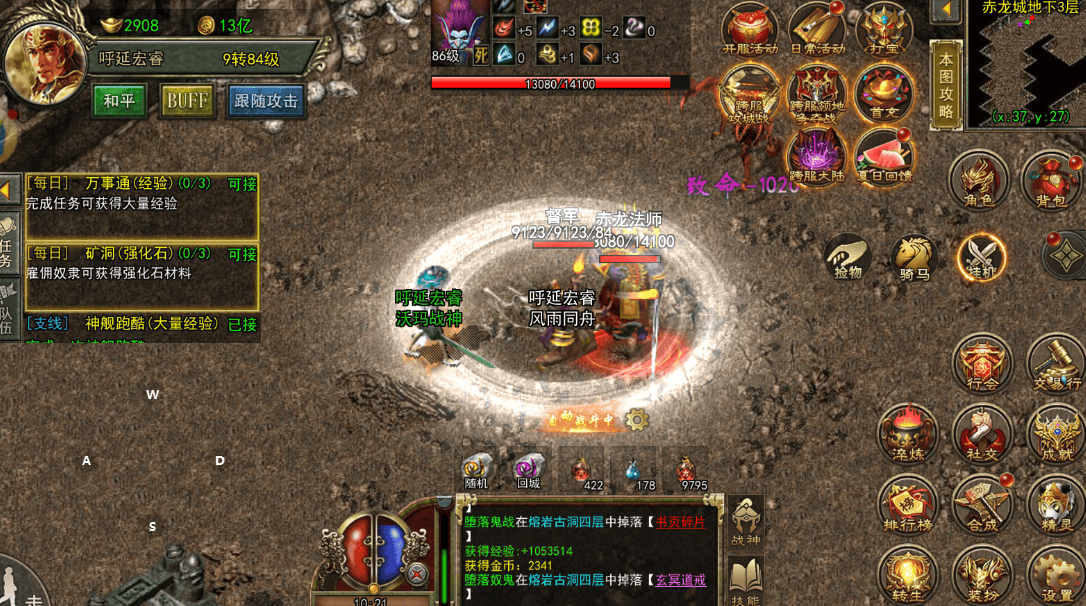Open the 日常活动 daily activities icon
The height and width of the screenshot is (606, 1086).
817,28
